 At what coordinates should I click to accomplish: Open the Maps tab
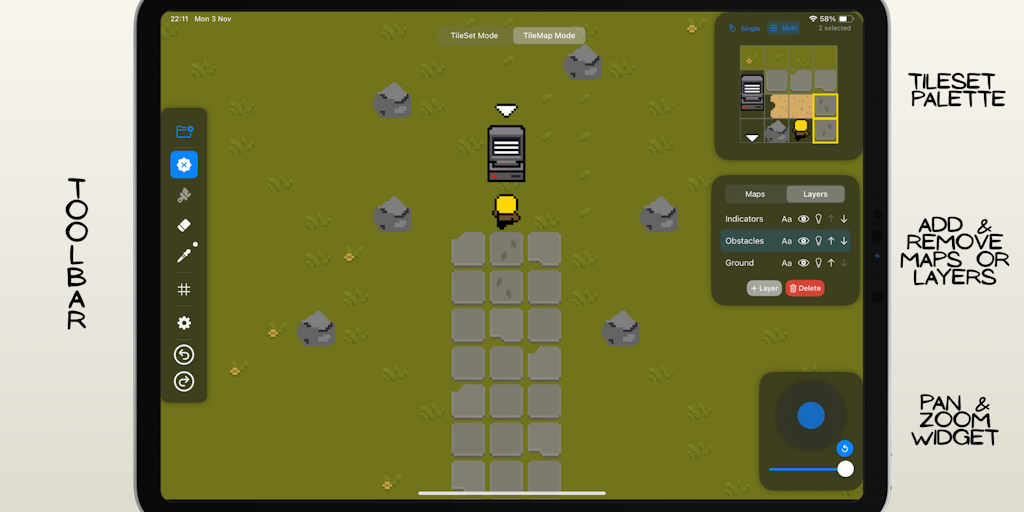pyautogui.click(x=755, y=194)
